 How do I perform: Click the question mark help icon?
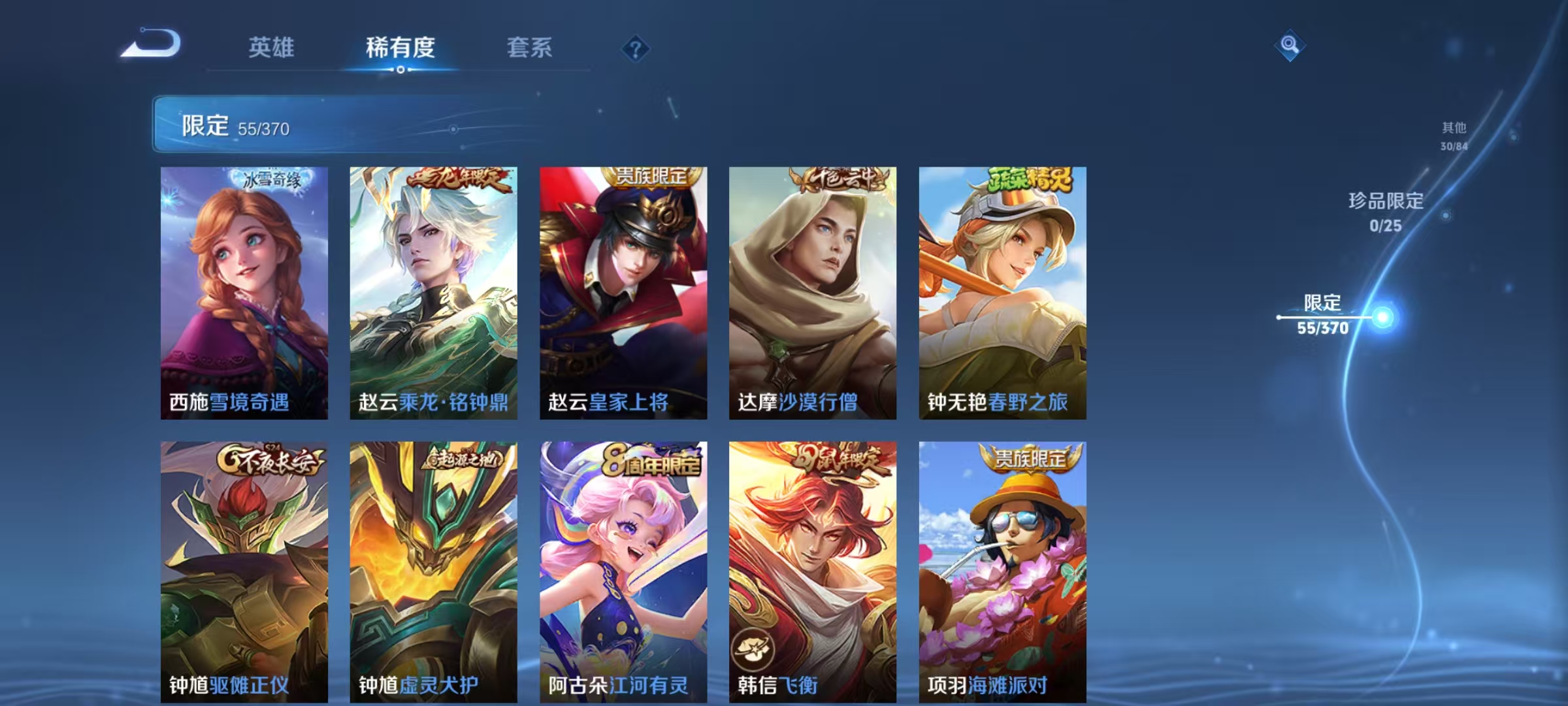click(636, 49)
